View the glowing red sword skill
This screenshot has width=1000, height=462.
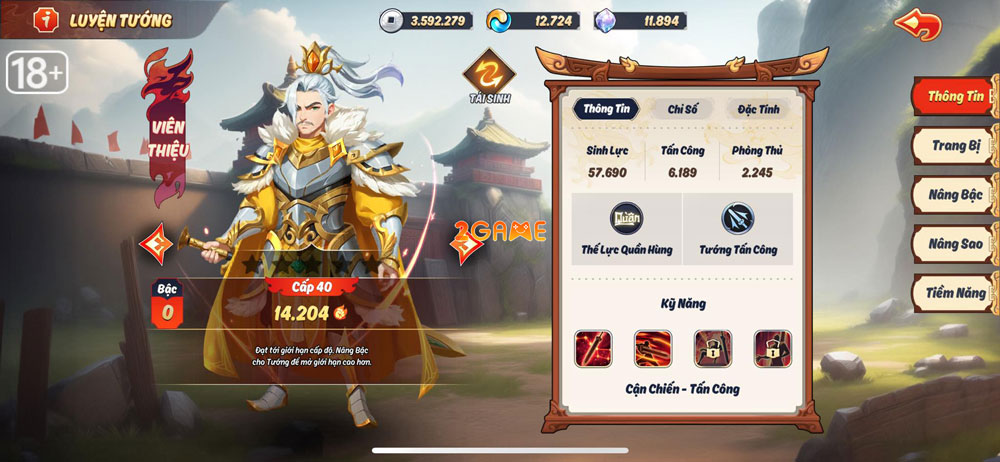coord(592,347)
